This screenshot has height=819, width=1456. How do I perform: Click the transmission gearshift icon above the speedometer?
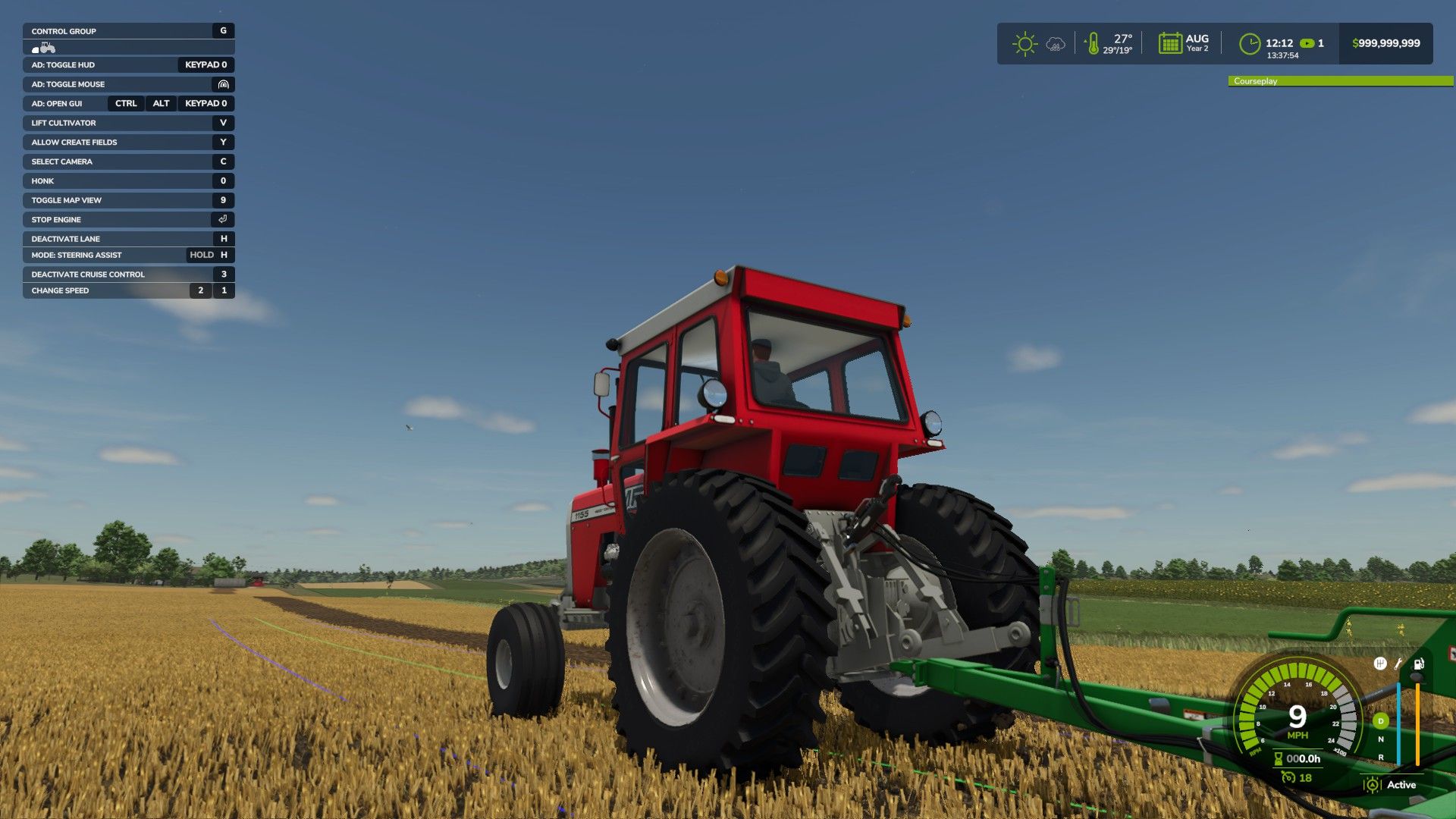[x=1380, y=664]
